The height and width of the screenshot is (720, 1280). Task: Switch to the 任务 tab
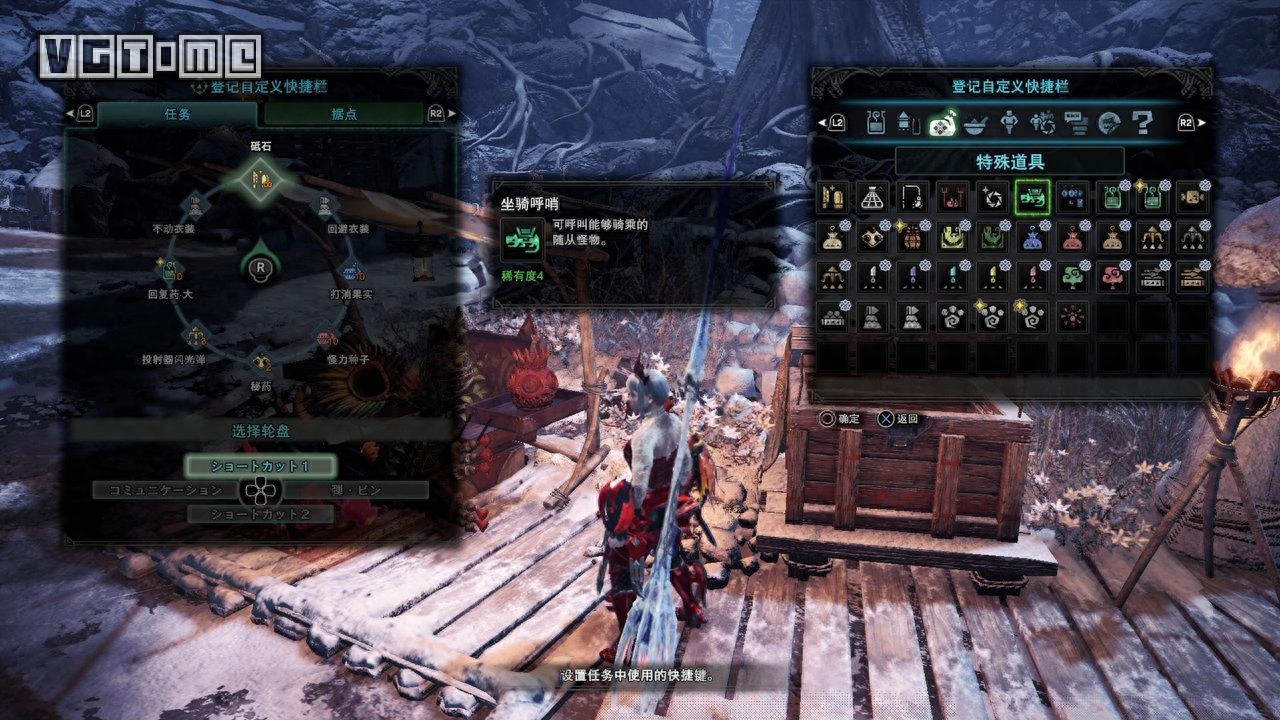(163, 114)
